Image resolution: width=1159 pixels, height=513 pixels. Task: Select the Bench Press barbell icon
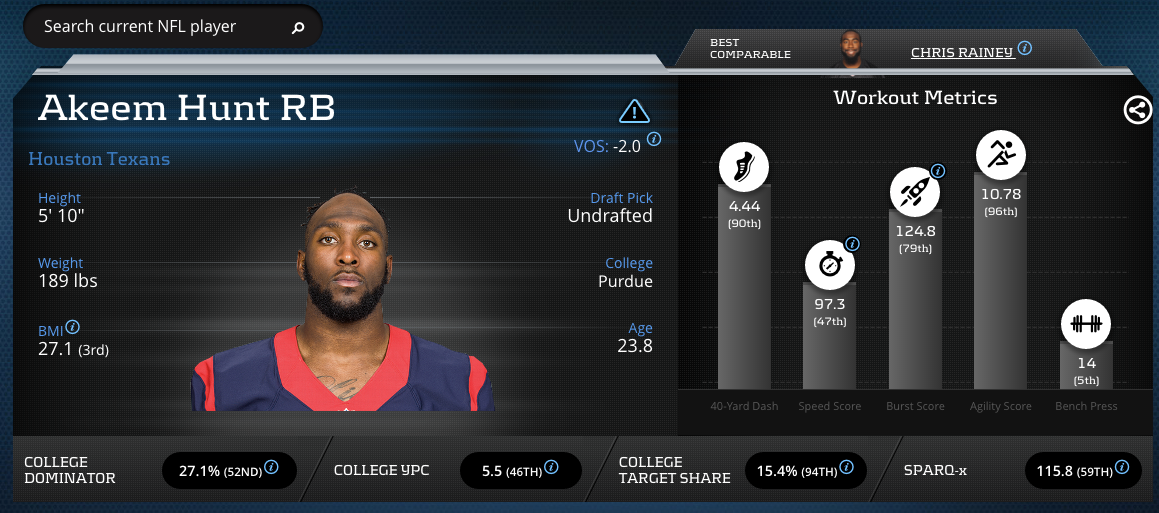1085,323
